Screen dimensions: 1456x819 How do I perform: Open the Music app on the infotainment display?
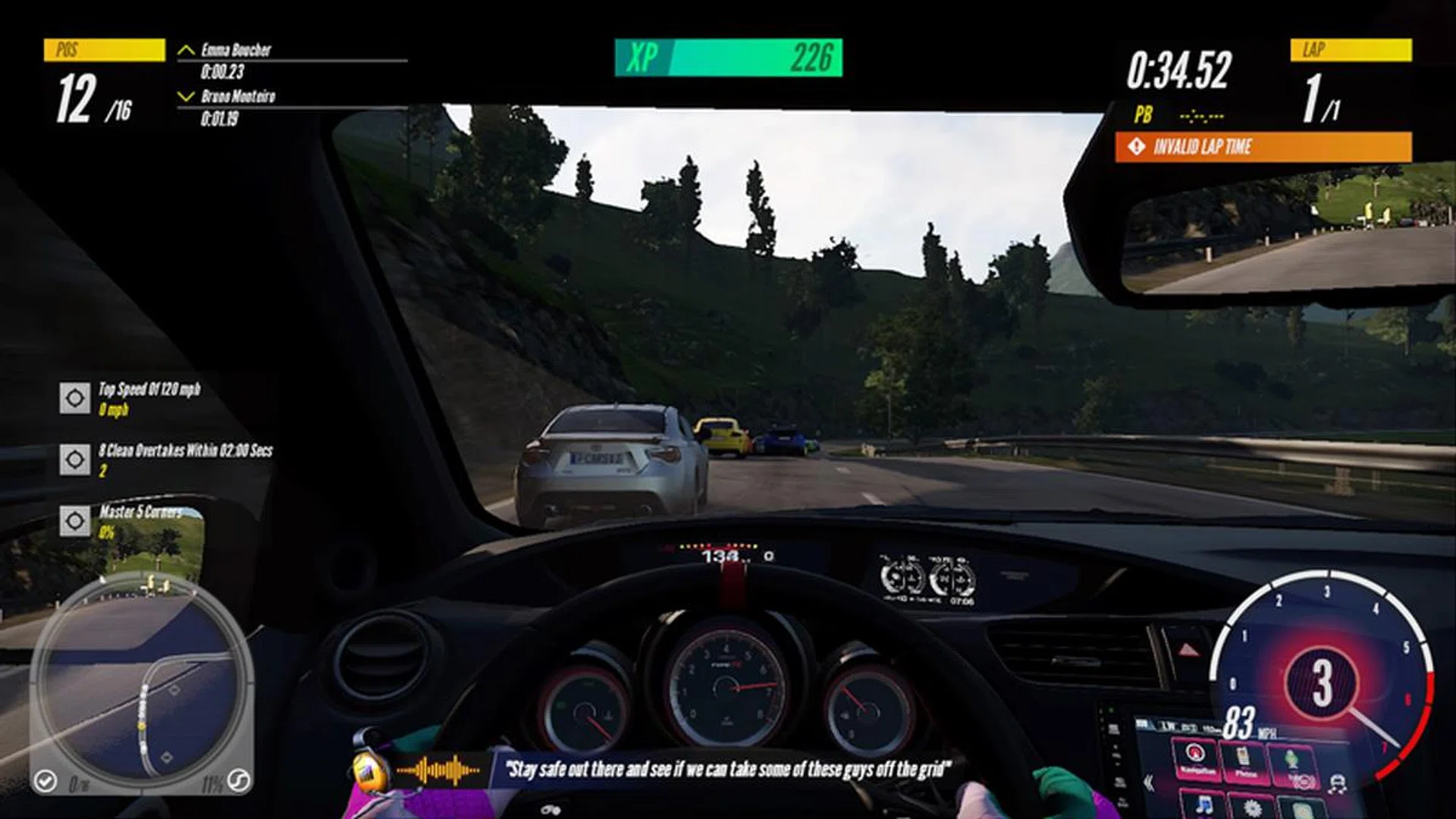click(x=1204, y=805)
